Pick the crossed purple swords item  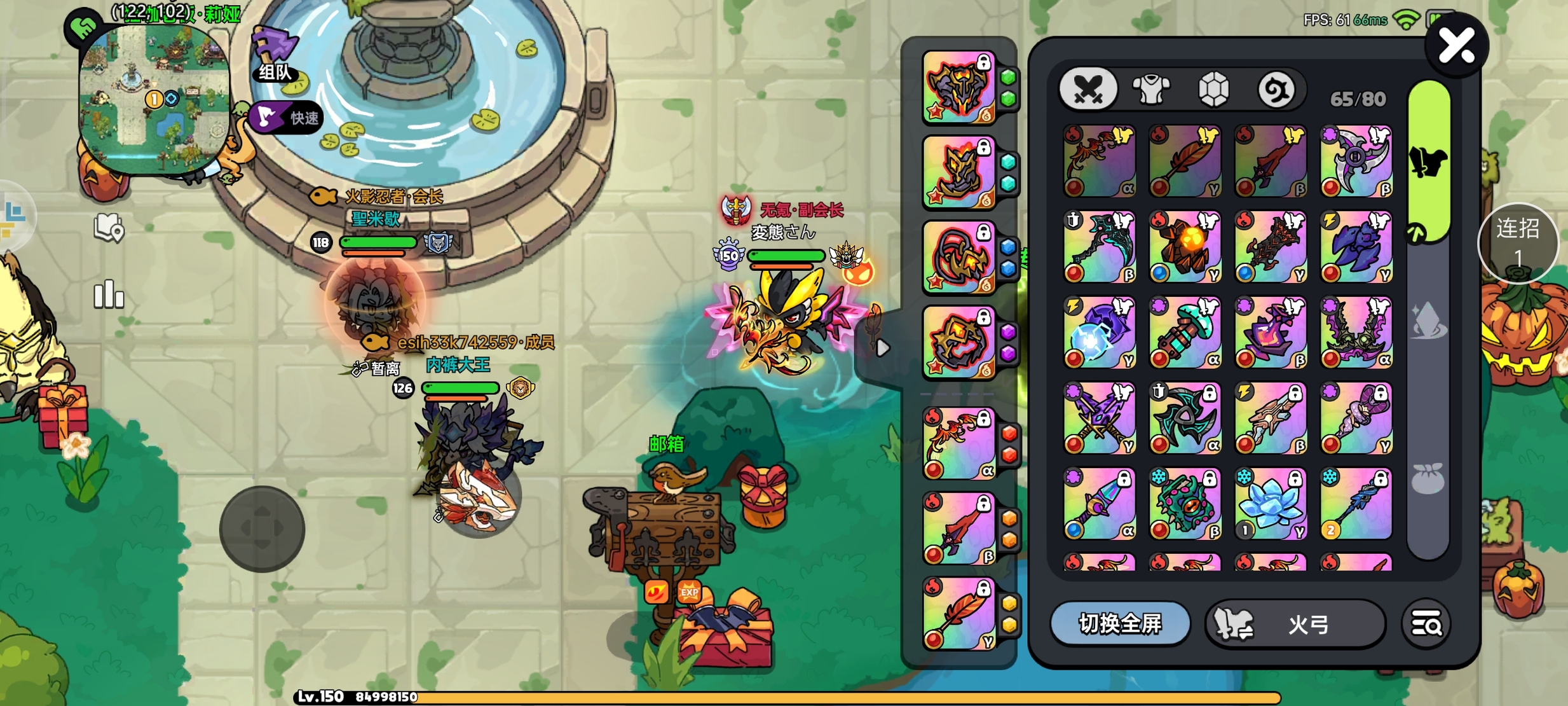pyautogui.click(x=1100, y=418)
